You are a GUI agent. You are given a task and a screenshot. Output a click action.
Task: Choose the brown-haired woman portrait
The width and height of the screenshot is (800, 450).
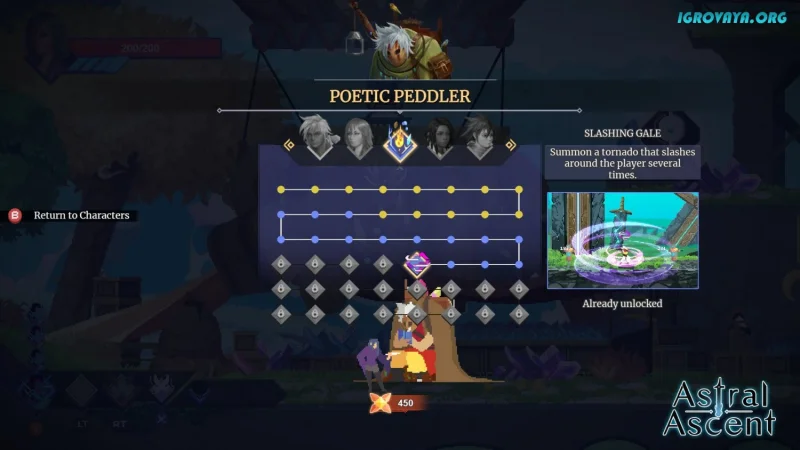pos(359,138)
